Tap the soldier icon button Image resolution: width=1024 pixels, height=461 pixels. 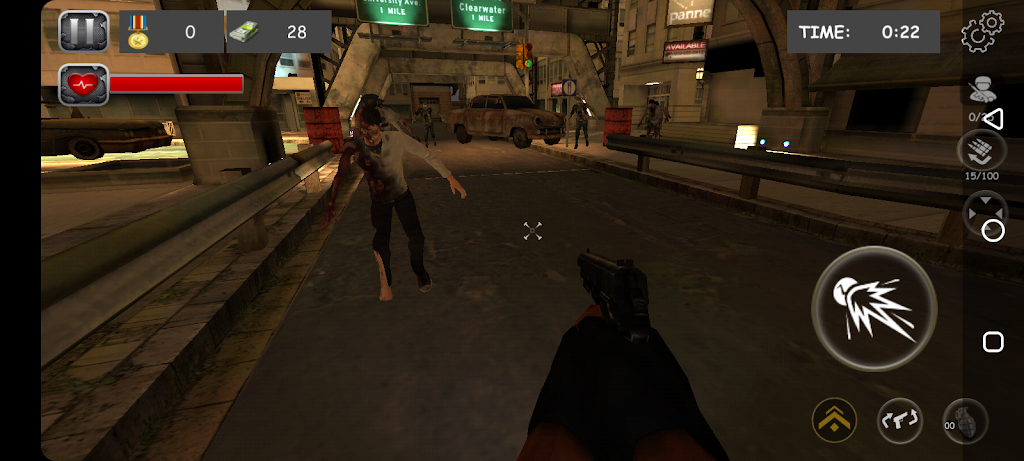point(978,89)
